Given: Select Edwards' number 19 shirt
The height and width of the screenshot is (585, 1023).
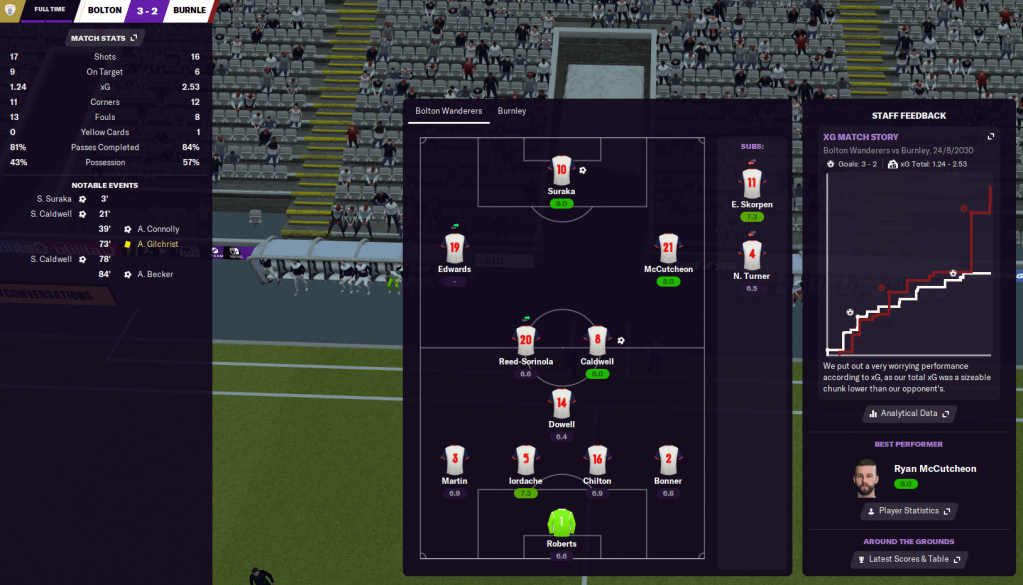Looking at the screenshot, I should pyautogui.click(x=454, y=248).
